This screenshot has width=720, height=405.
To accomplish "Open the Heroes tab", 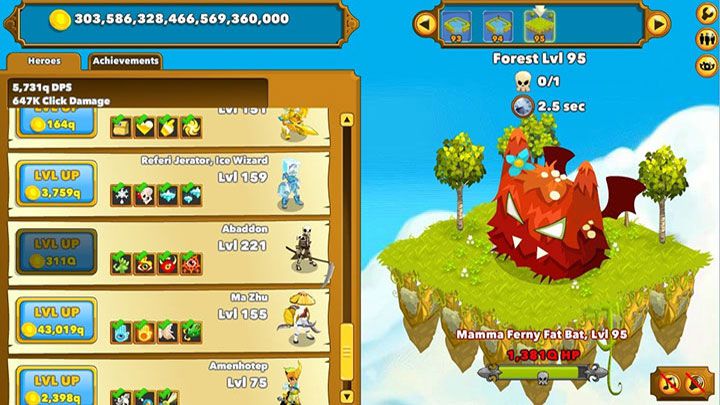I will tap(45, 61).
